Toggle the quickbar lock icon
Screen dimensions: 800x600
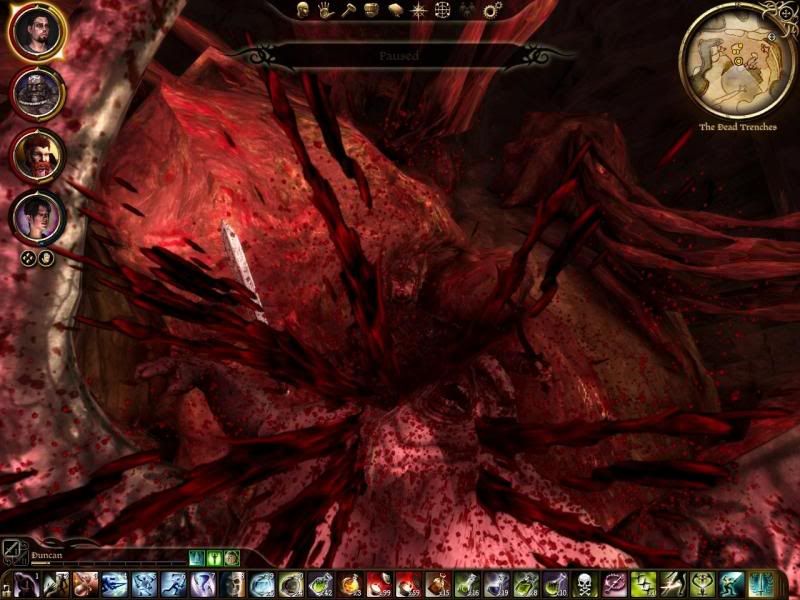7,583
